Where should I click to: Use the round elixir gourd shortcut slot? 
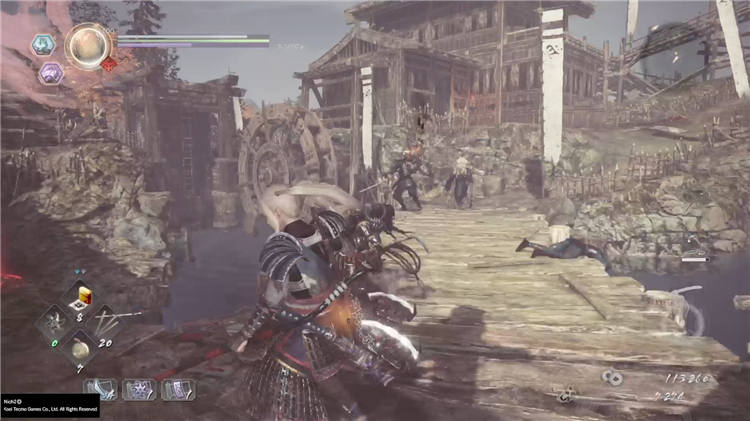pyautogui.click(x=79, y=350)
